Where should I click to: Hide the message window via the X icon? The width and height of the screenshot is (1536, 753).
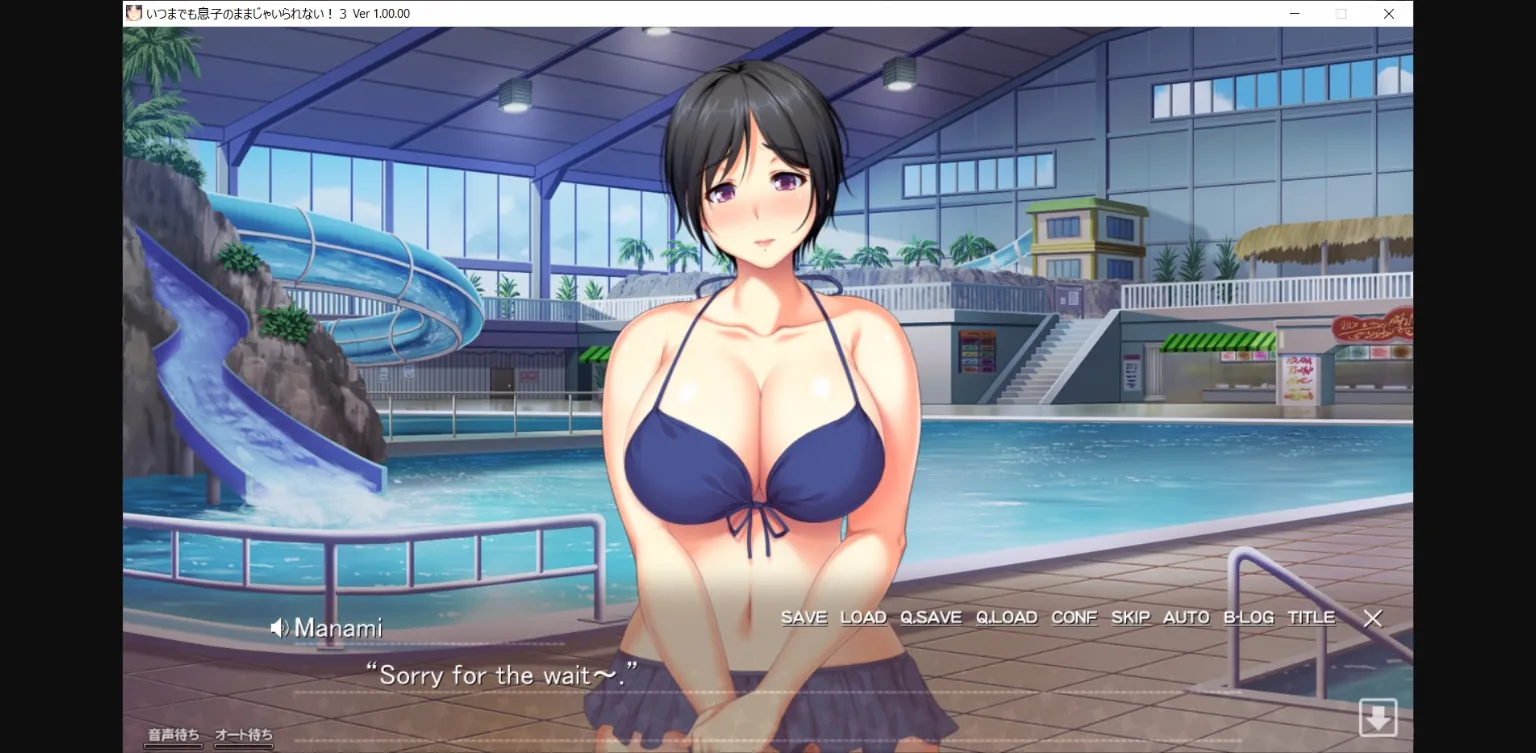pos(1372,619)
